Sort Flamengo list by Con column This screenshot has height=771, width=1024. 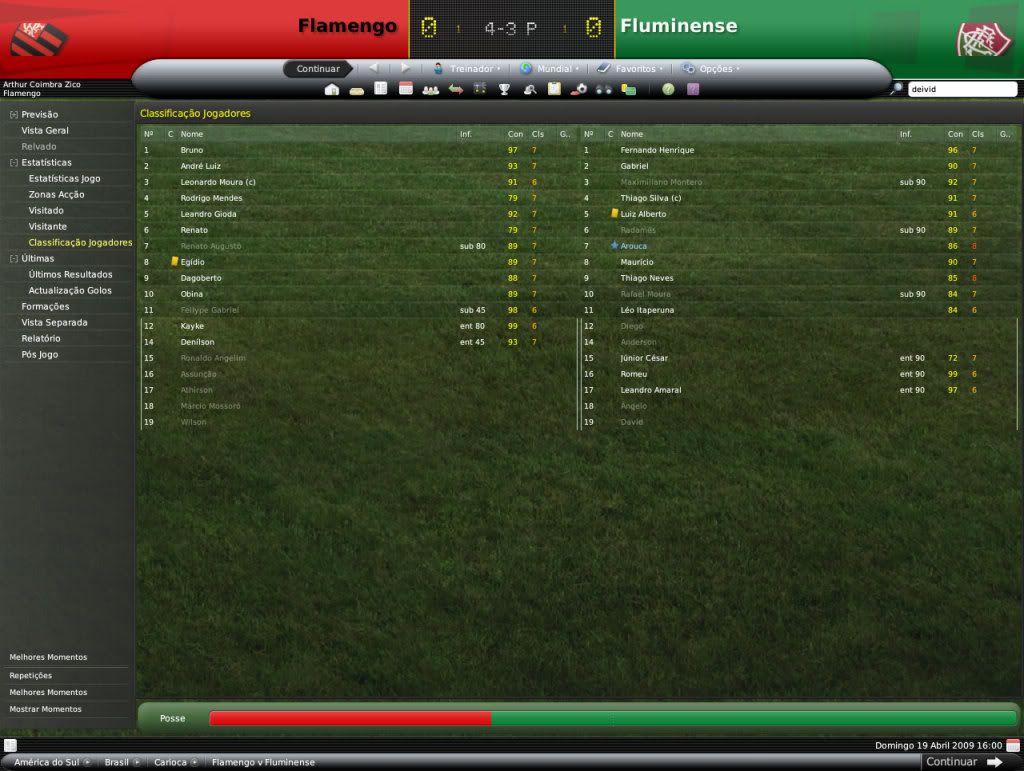coord(515,134)
